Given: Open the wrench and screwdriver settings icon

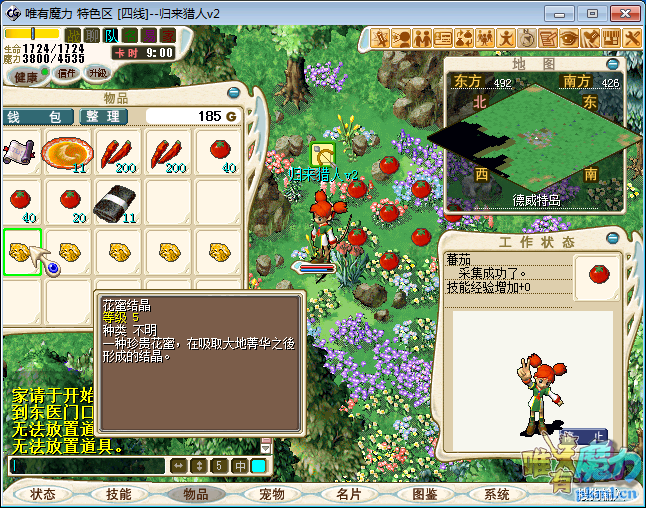Looking at the screenshot, I should pos(632,38).
